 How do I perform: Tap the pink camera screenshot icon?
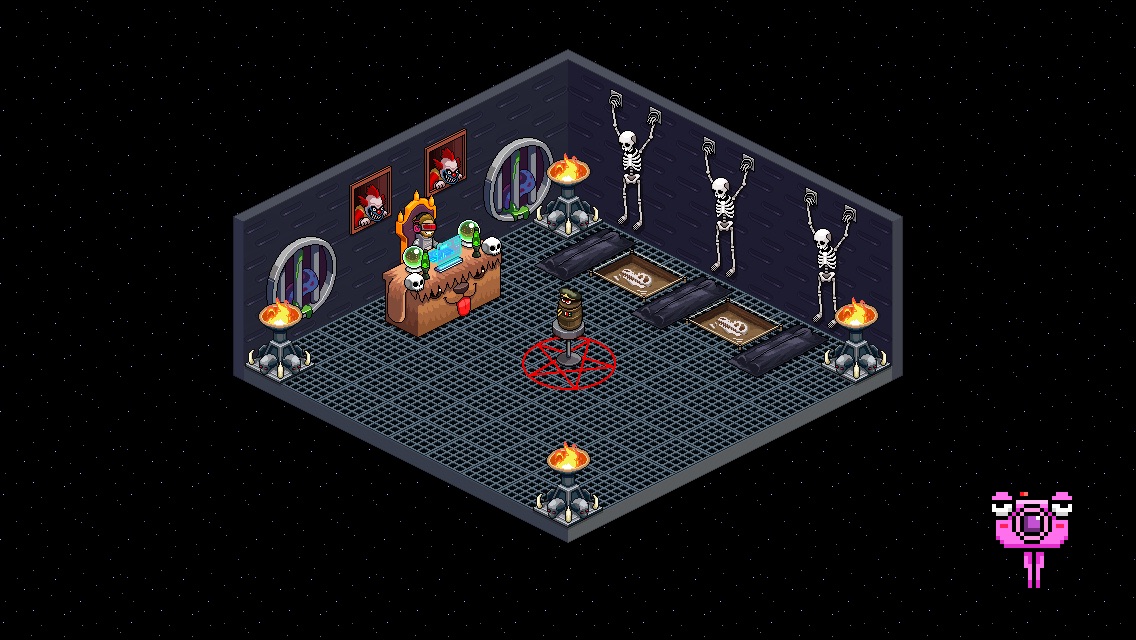coord(1030,523)
